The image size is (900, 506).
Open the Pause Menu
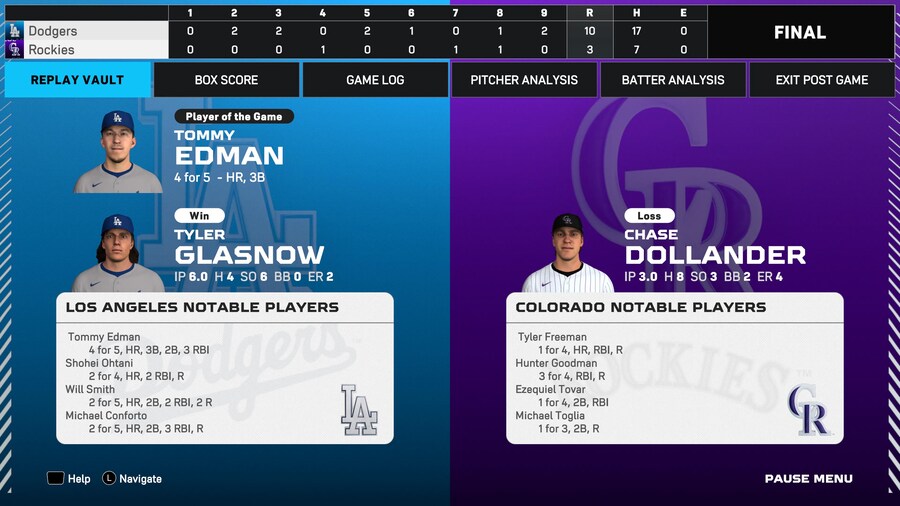click(808, 479)
